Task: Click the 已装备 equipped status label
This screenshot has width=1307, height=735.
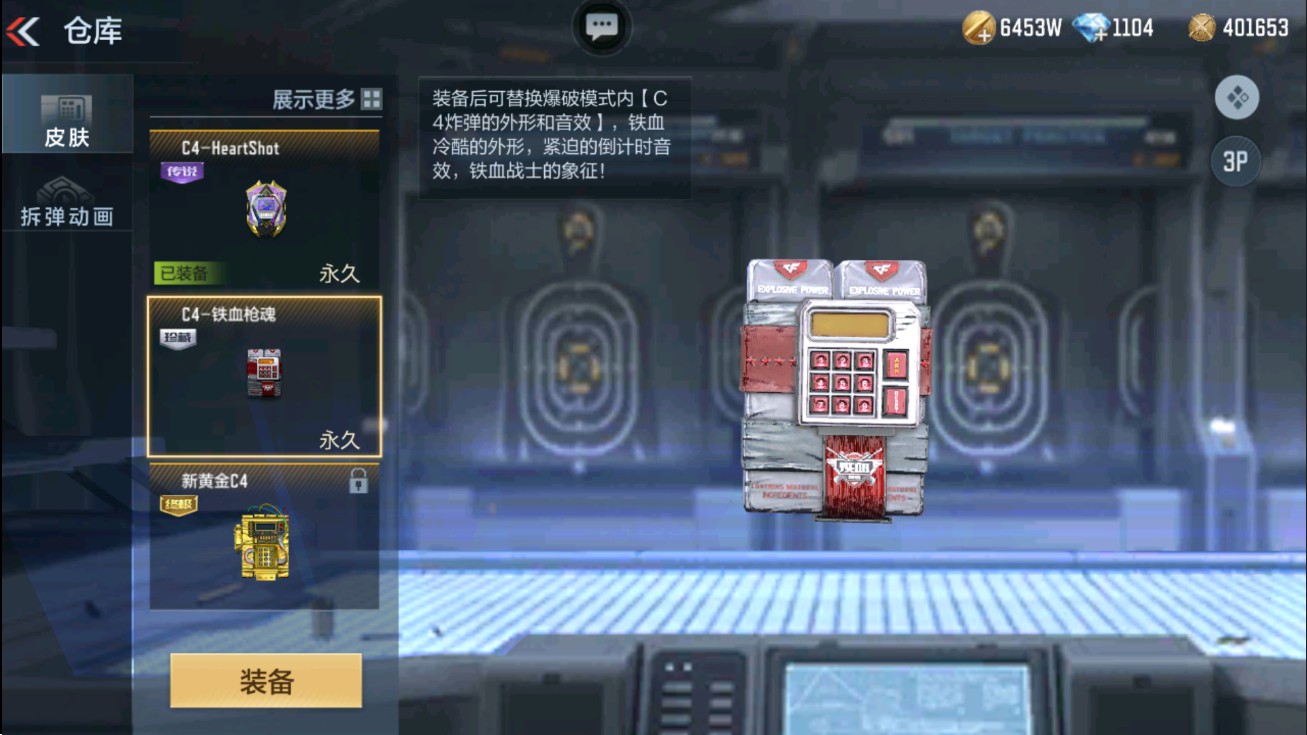Action: [186, 273]
